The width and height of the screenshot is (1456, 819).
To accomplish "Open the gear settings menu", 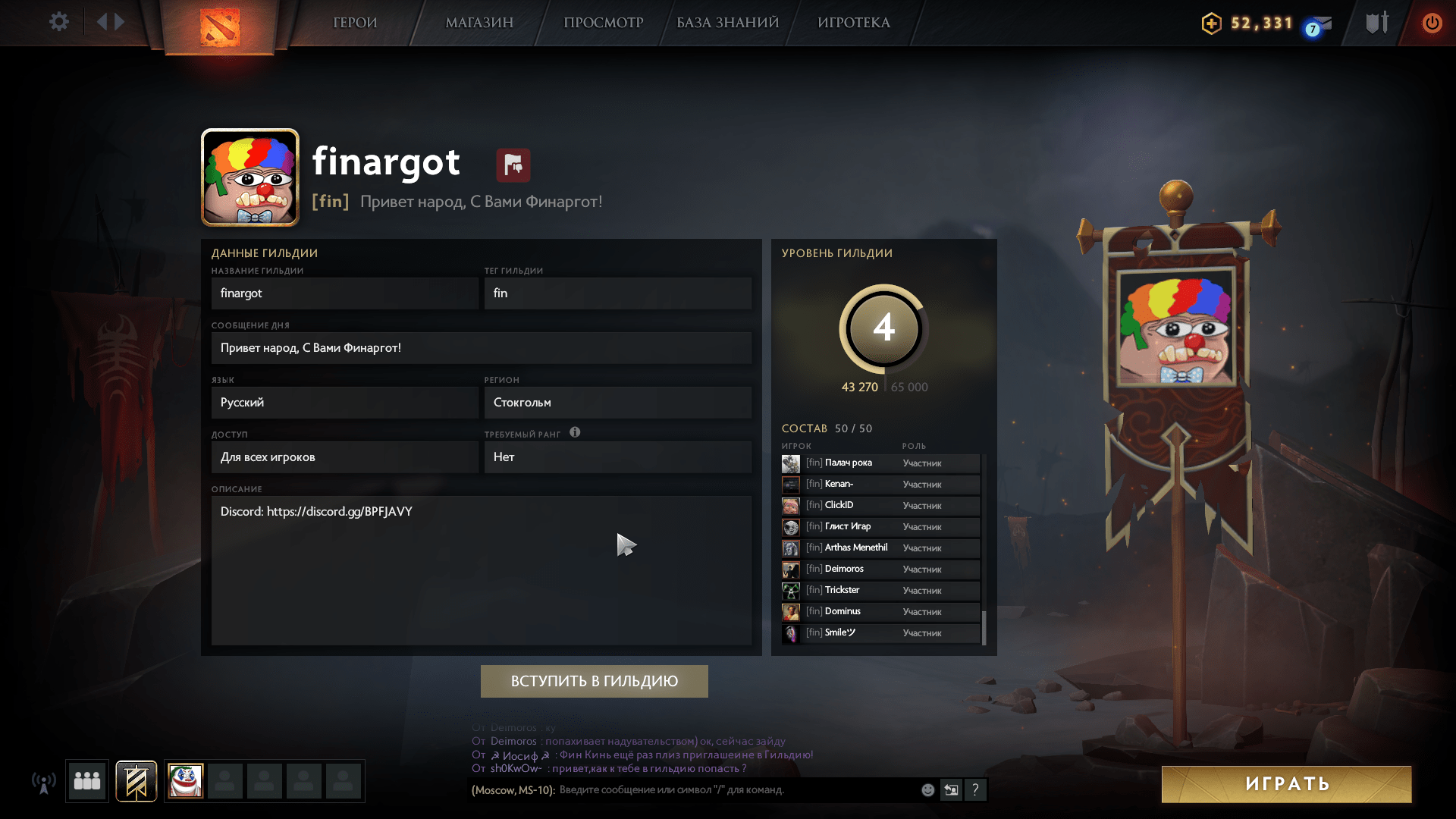I will click(x=58, y=22).
